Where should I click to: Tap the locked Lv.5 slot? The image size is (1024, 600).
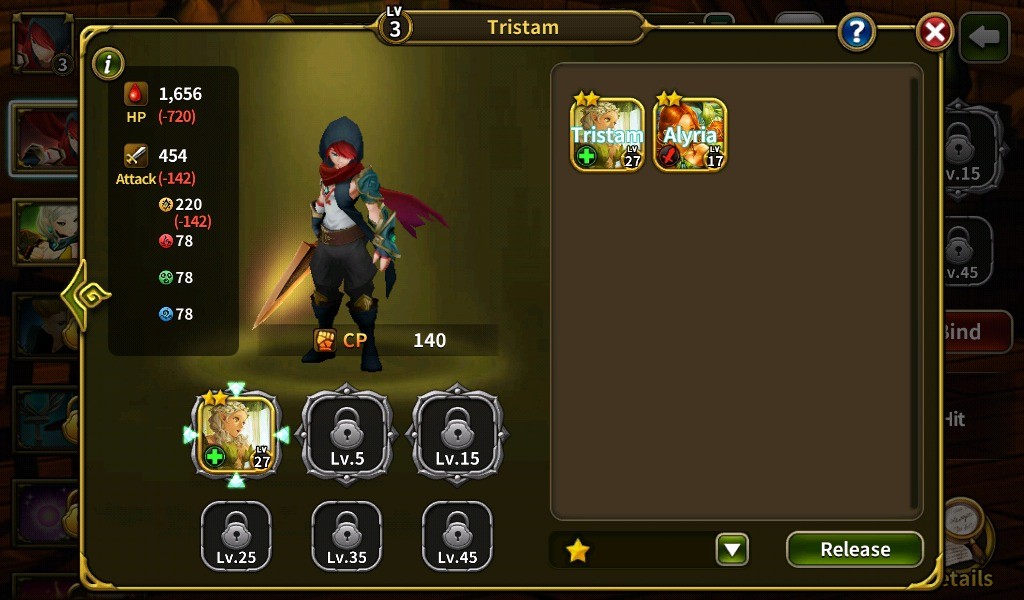click(x=347, y=435)
